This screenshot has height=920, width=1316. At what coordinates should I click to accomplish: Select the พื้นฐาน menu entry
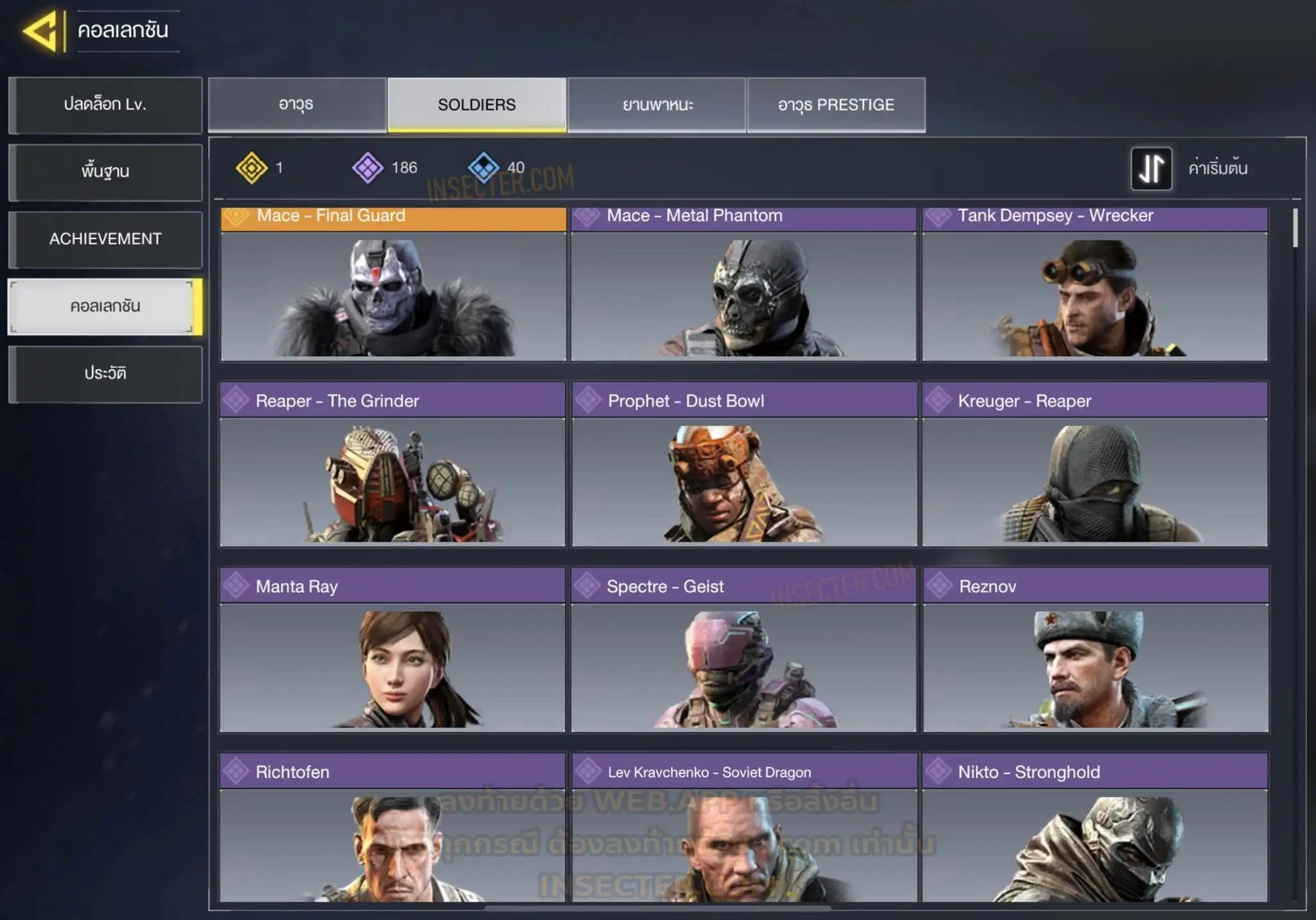[x=105, y=172]
